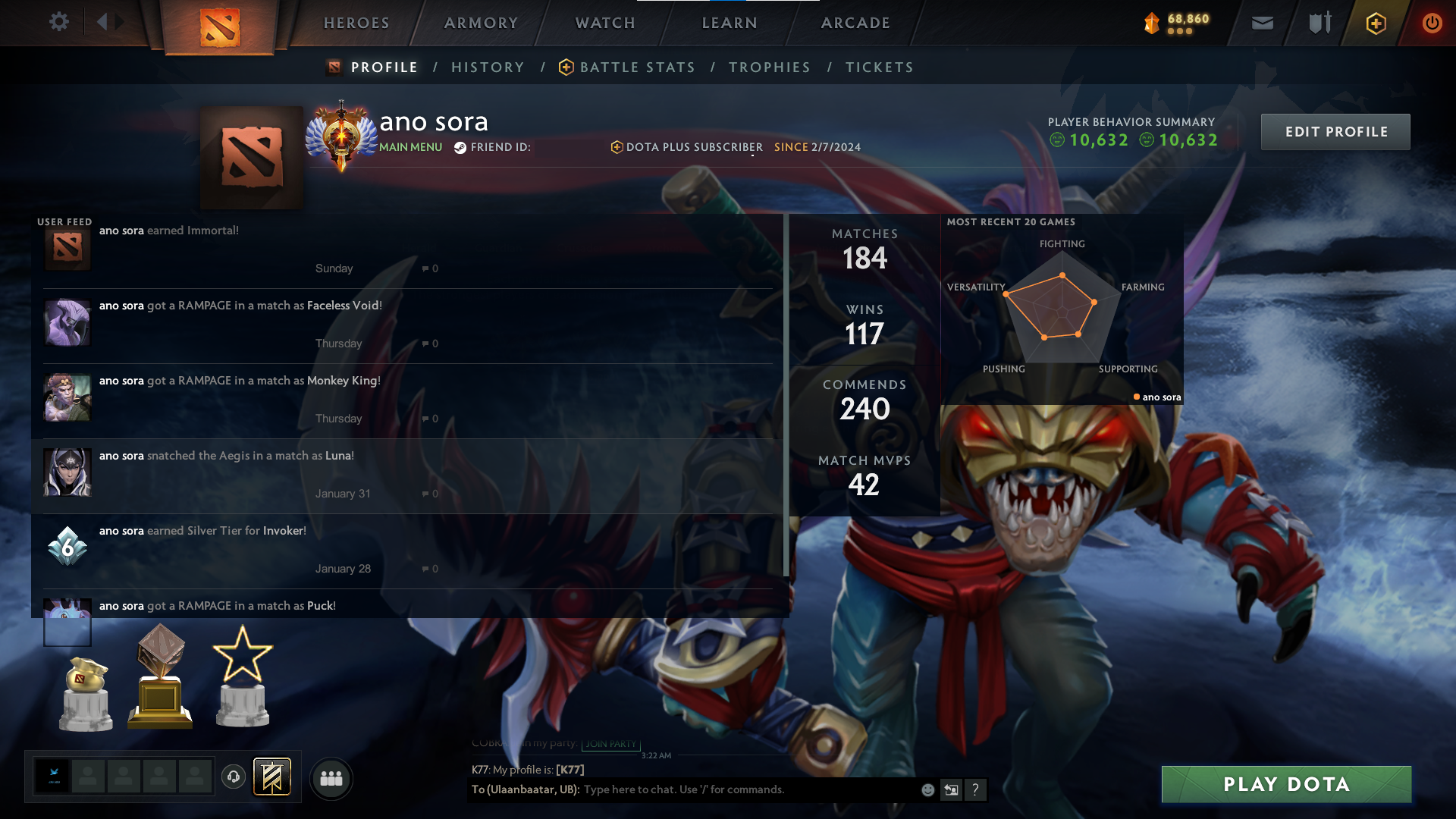Toggle the guild banner icon
Viewport: 1456px width, 819px height.
[271, 777]
